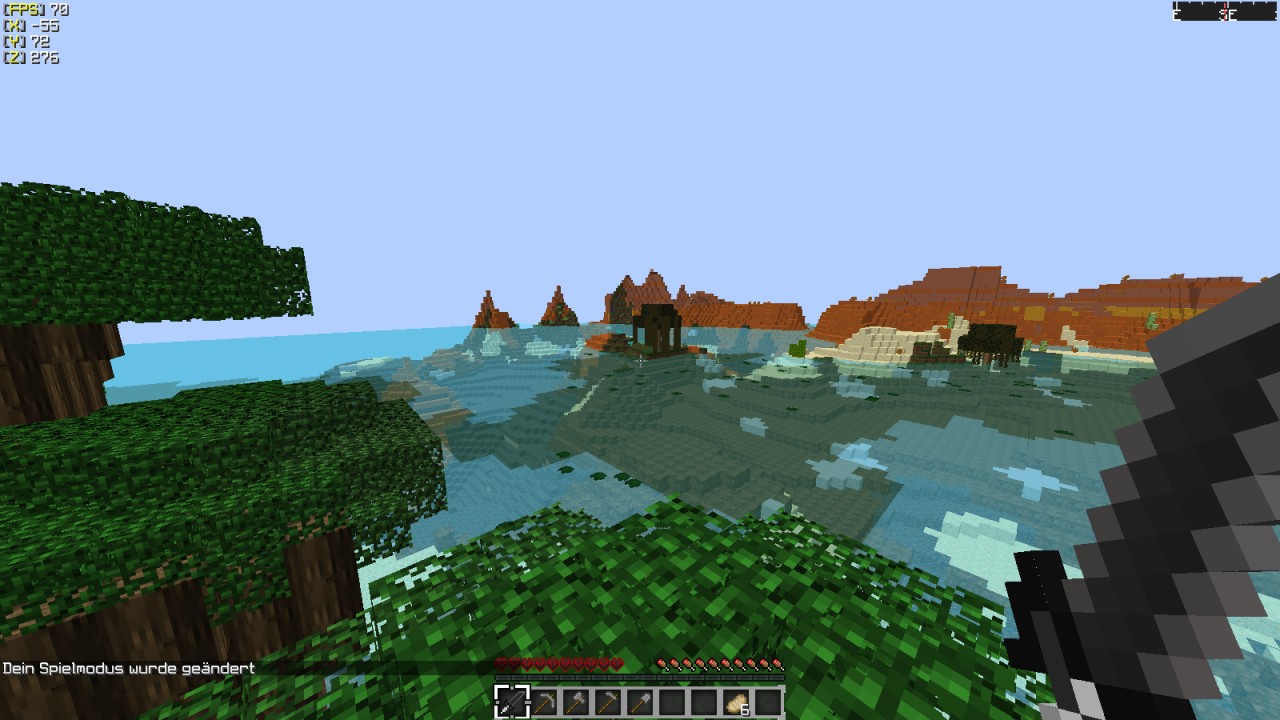The width and height of the screenshot is (1280, 720).
Task: Select the wheat stack in hotbar slot eight
Action: point(736,701)
